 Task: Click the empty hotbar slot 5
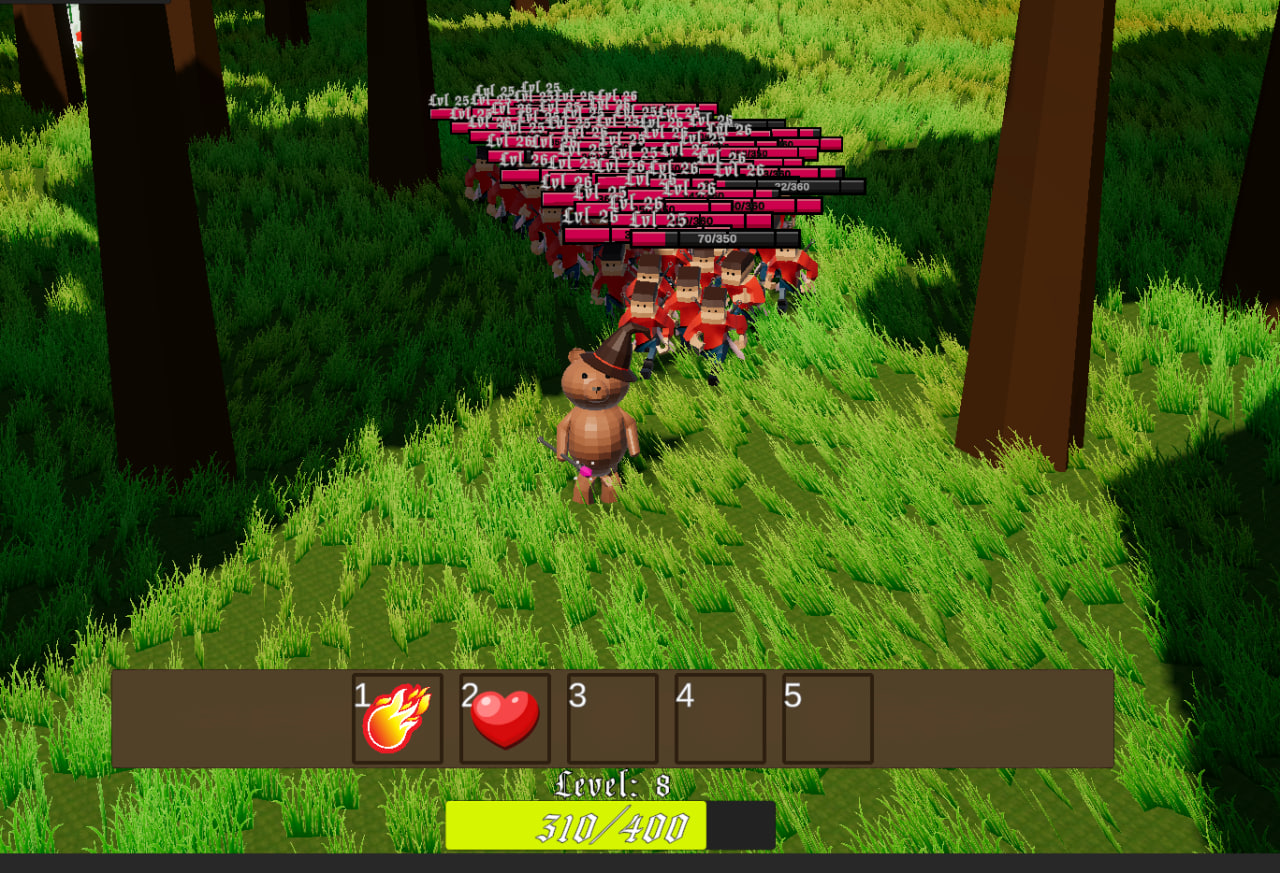(828, 719)
